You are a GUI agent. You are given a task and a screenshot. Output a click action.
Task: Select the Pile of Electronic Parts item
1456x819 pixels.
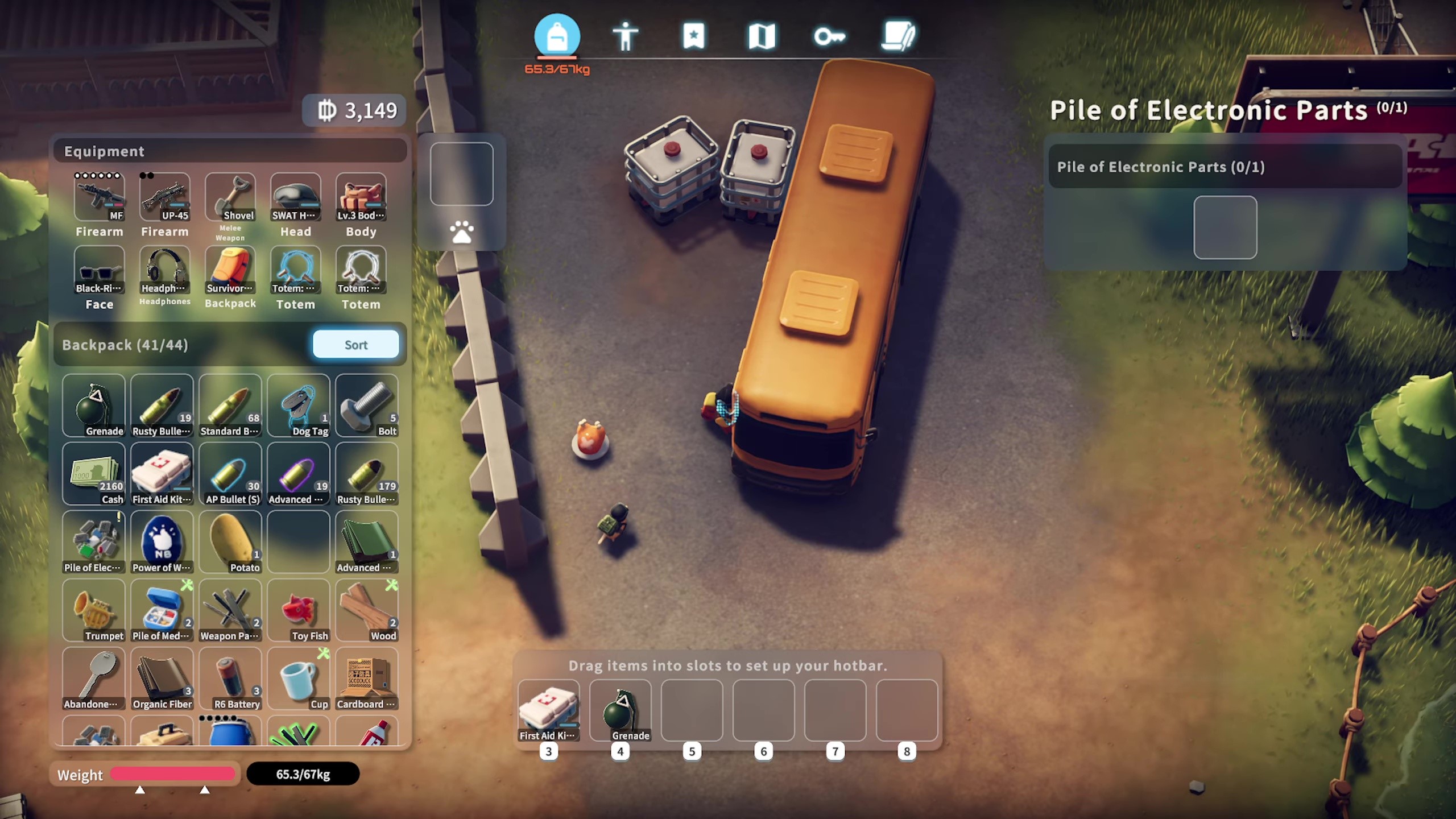pyautogui.click(x=94, y=541)
